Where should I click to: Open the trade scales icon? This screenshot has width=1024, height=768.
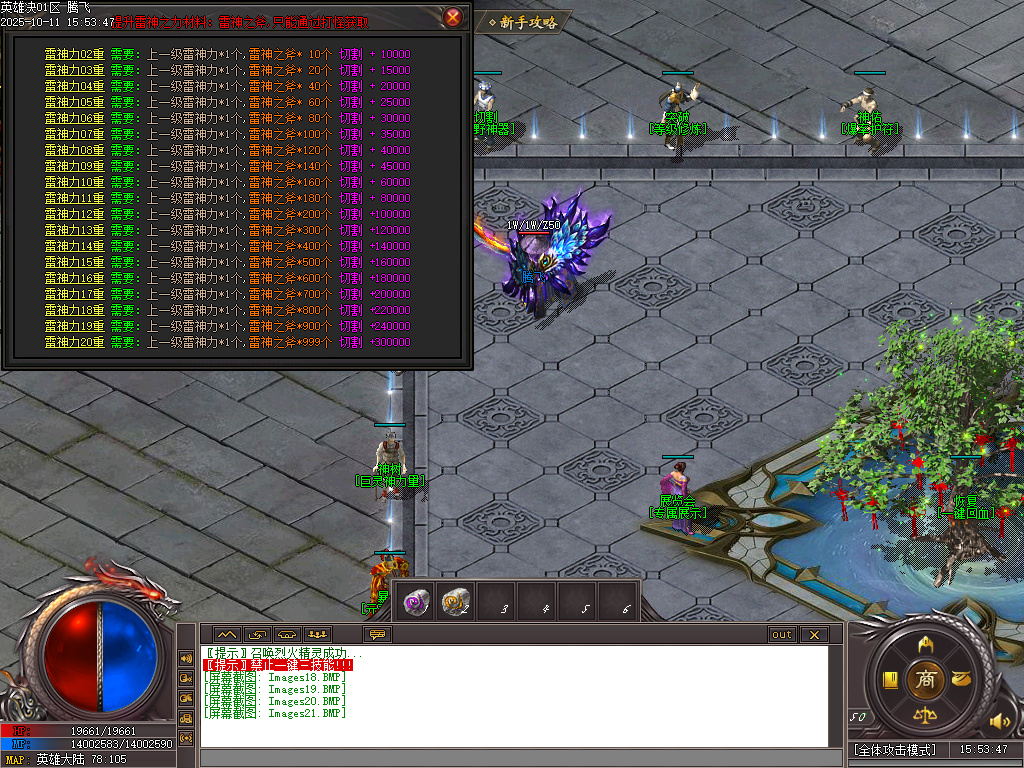click(x=925, y=716)
